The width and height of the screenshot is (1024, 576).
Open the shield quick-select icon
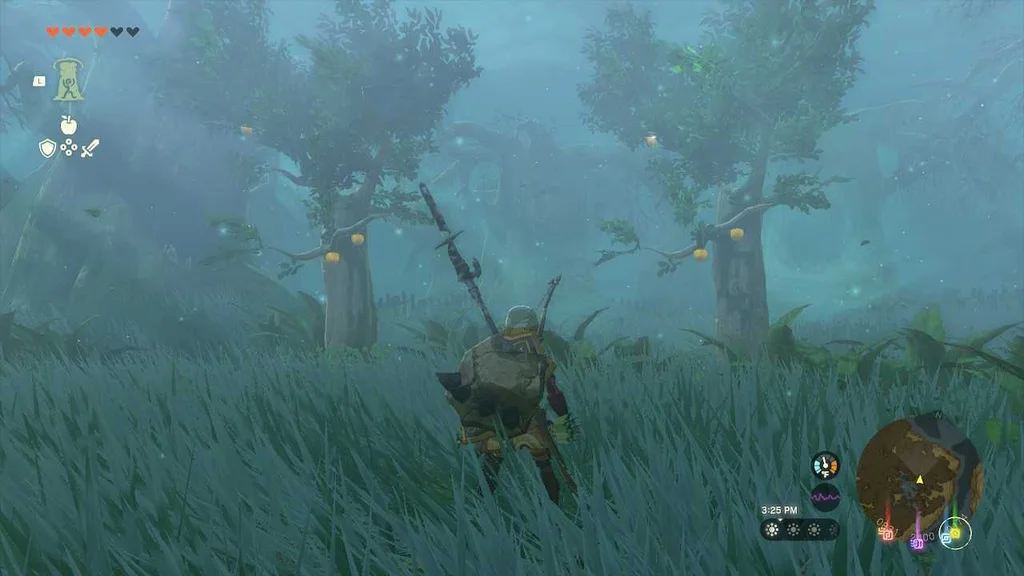(x=46, y=149)
